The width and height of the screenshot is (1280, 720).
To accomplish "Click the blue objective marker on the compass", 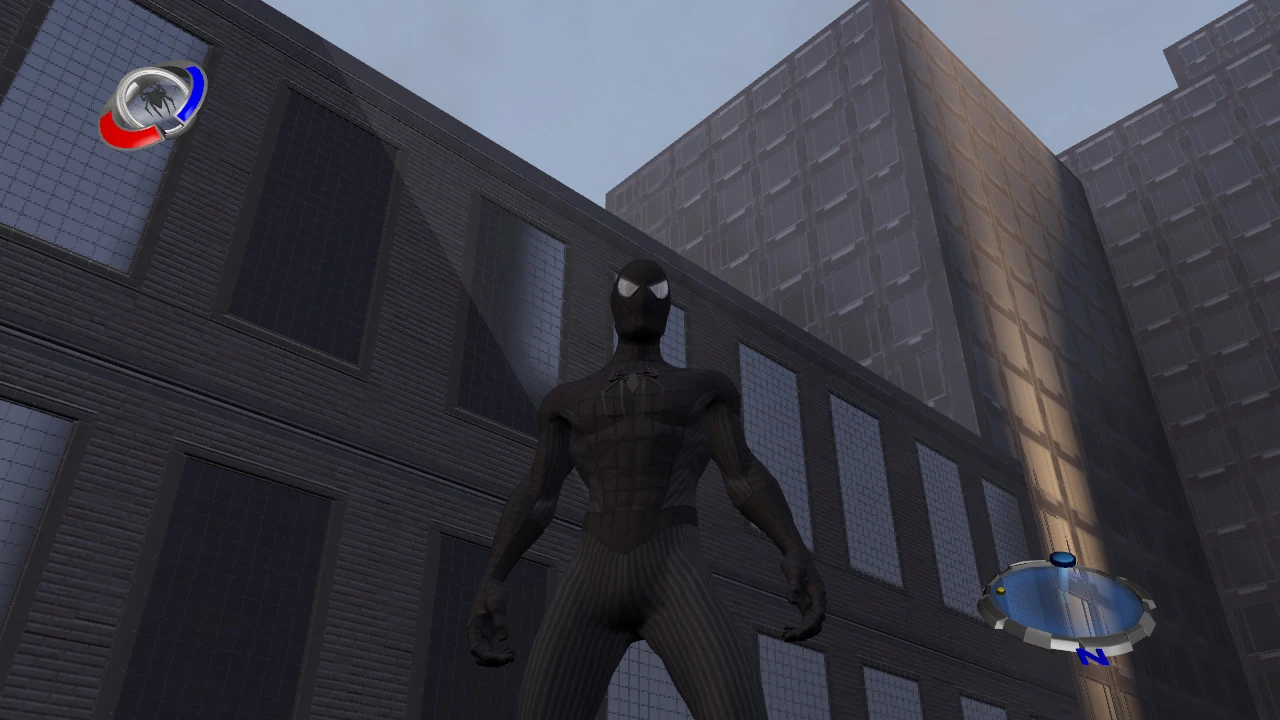I will pos(1062,558).
